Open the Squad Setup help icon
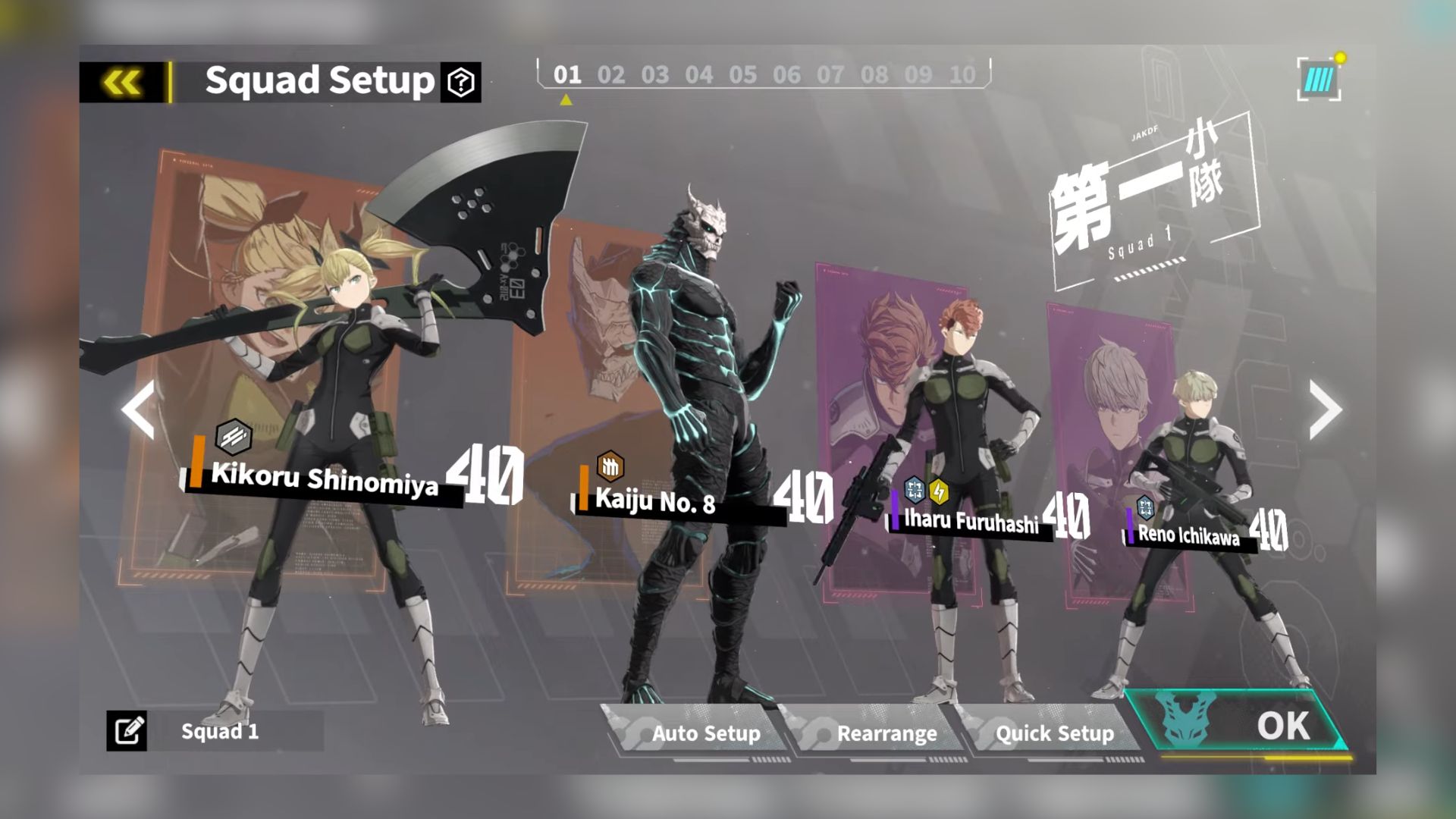This screenshot has width=1456, height=819. tap(461, 82)
